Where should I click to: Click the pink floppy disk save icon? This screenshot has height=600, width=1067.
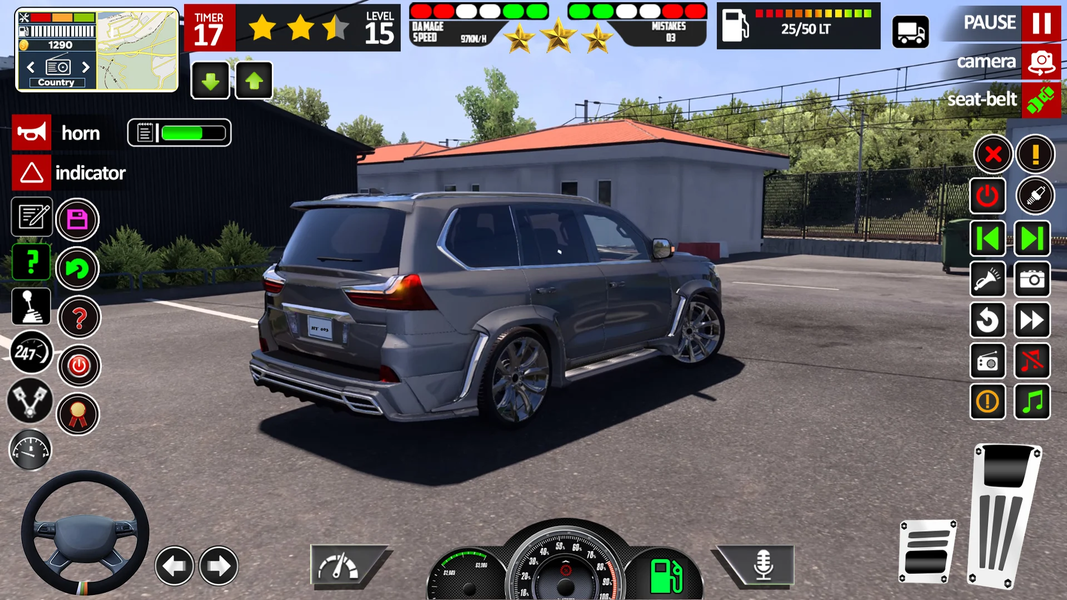click(78, 220)
